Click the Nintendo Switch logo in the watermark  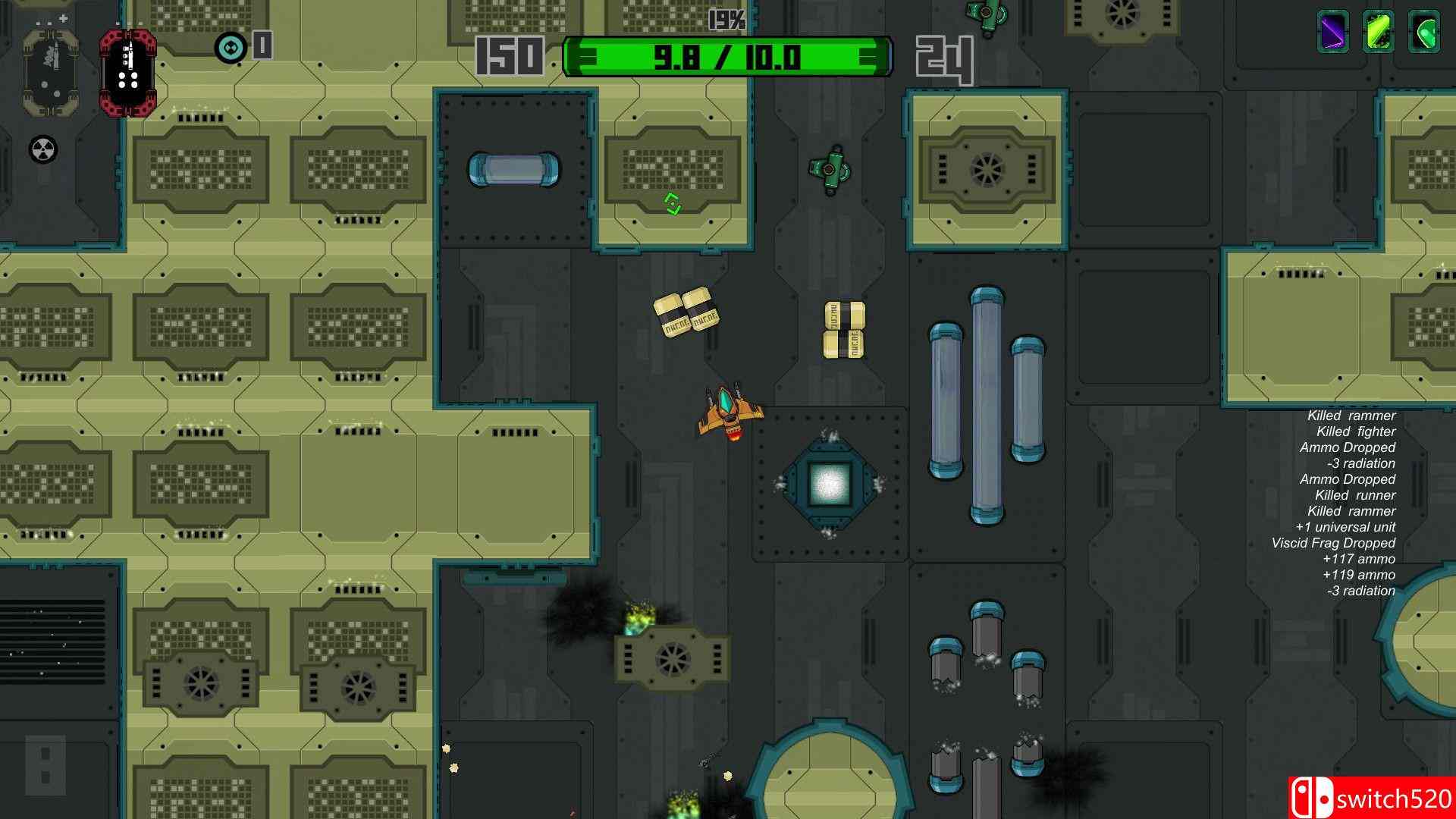(1311, 797)
